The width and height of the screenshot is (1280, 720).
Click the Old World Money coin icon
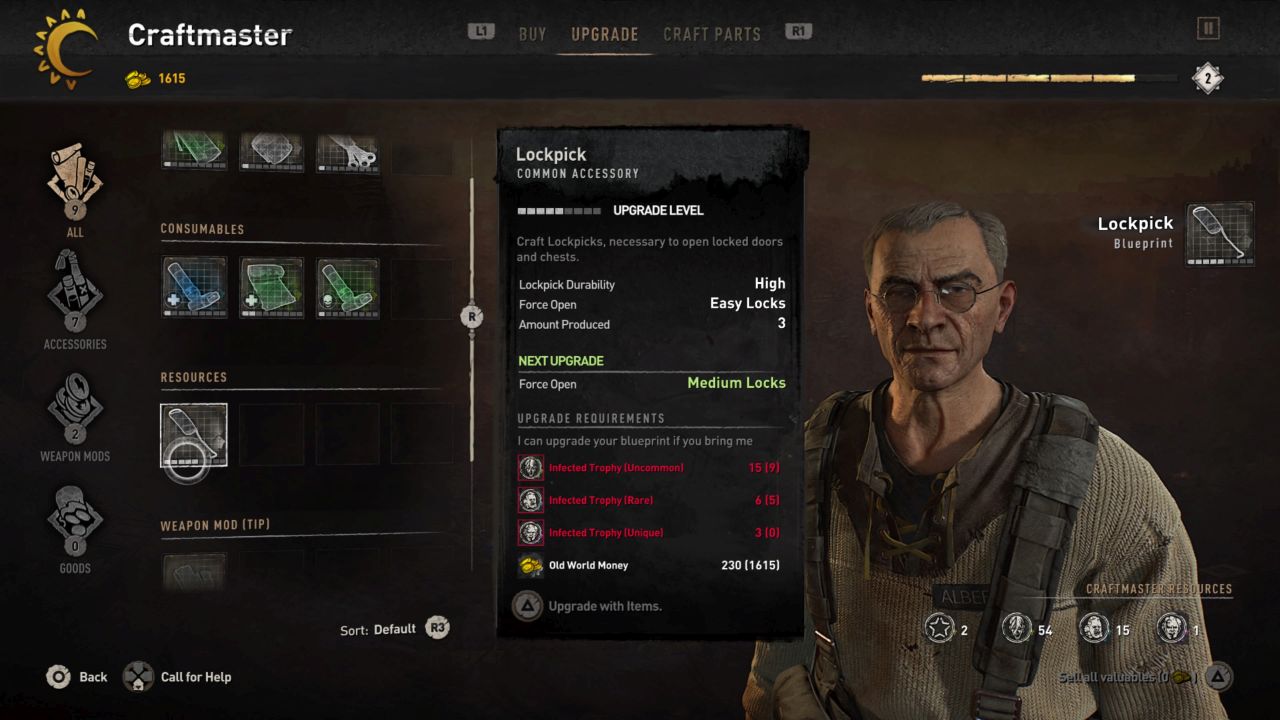coord(530,565)
